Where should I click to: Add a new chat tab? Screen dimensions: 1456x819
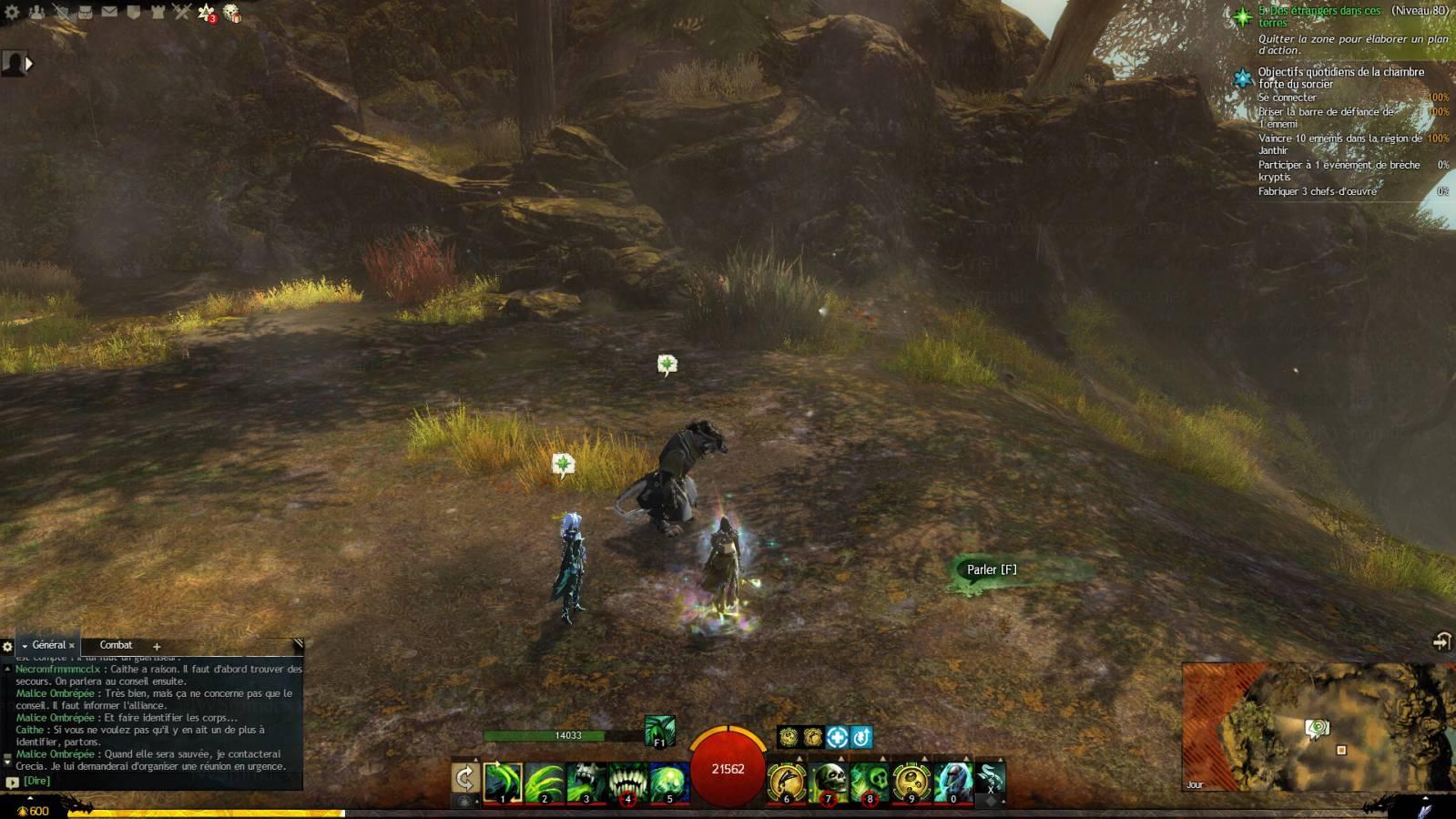point(156,646)
